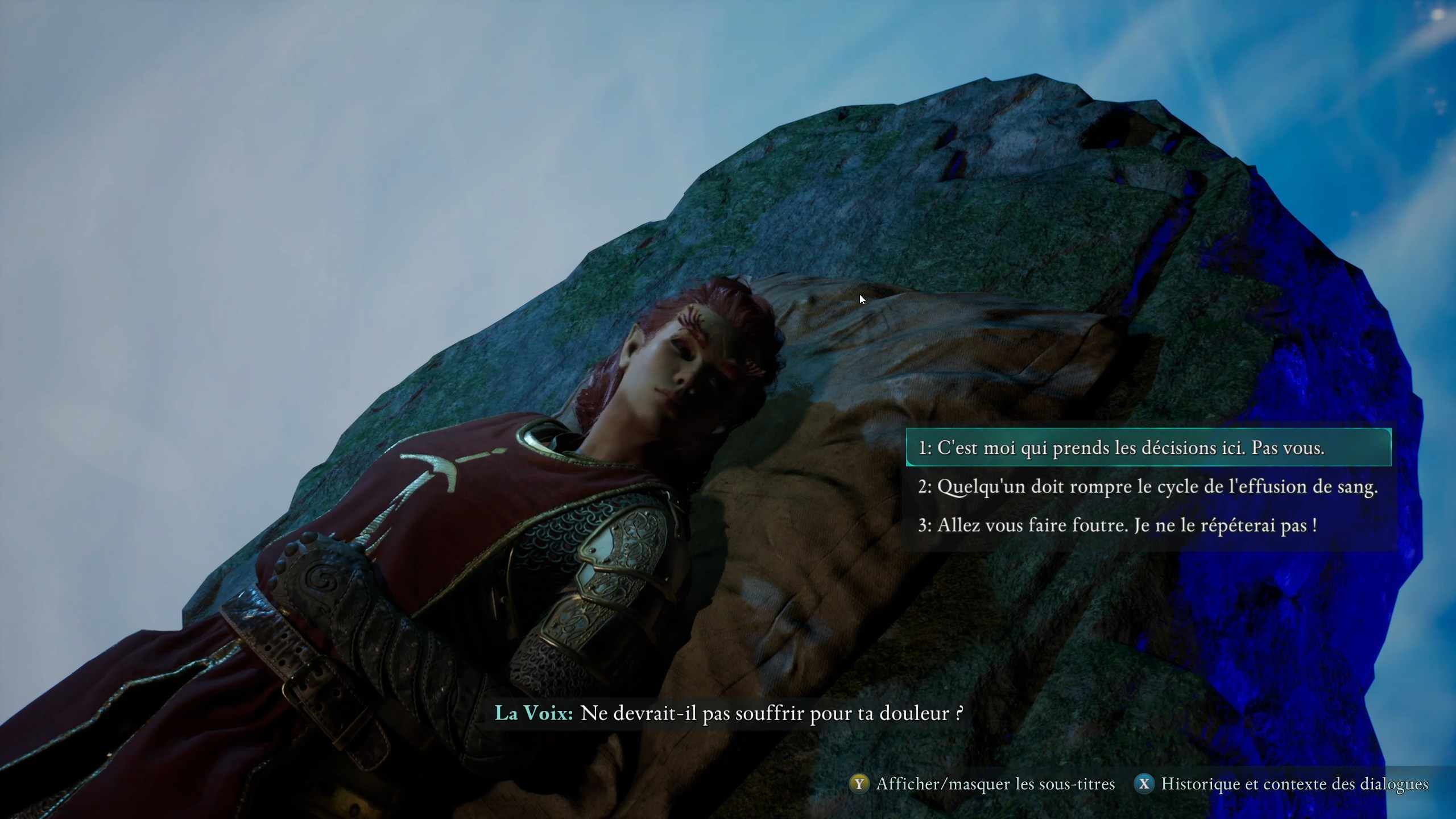1456x819 pixels.
Task: Select "Quelqu'un doit rompre le cycle" dialogue option
Action: tap(1148, 487)
